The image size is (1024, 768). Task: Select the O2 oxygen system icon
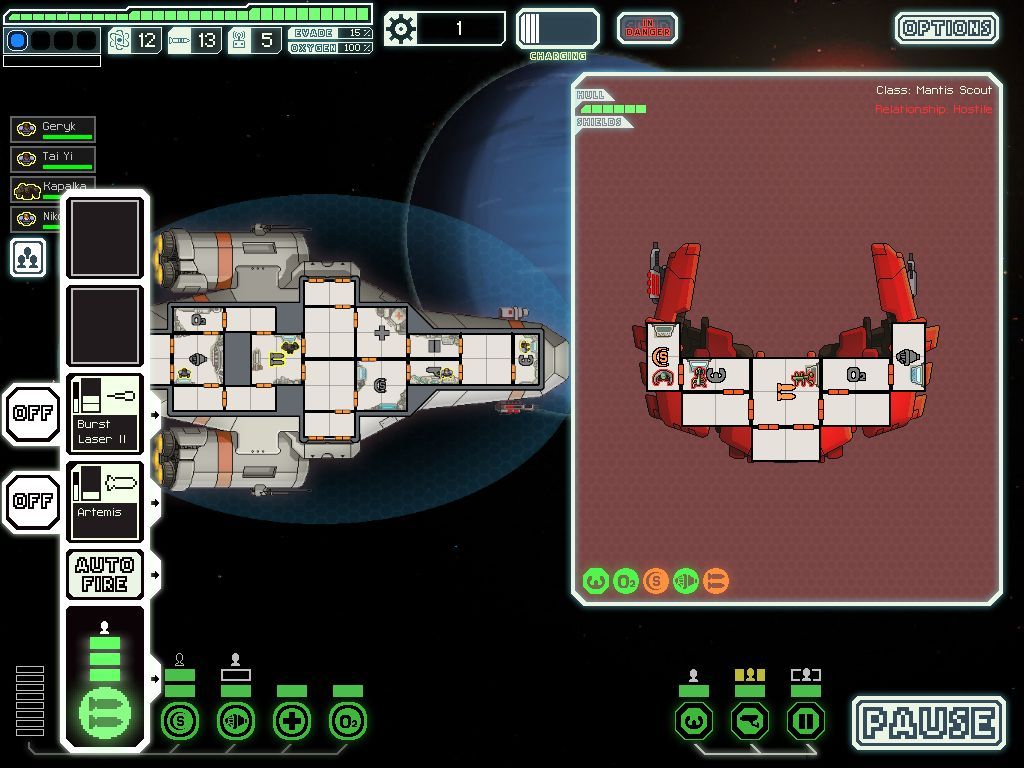click(348, 720)
